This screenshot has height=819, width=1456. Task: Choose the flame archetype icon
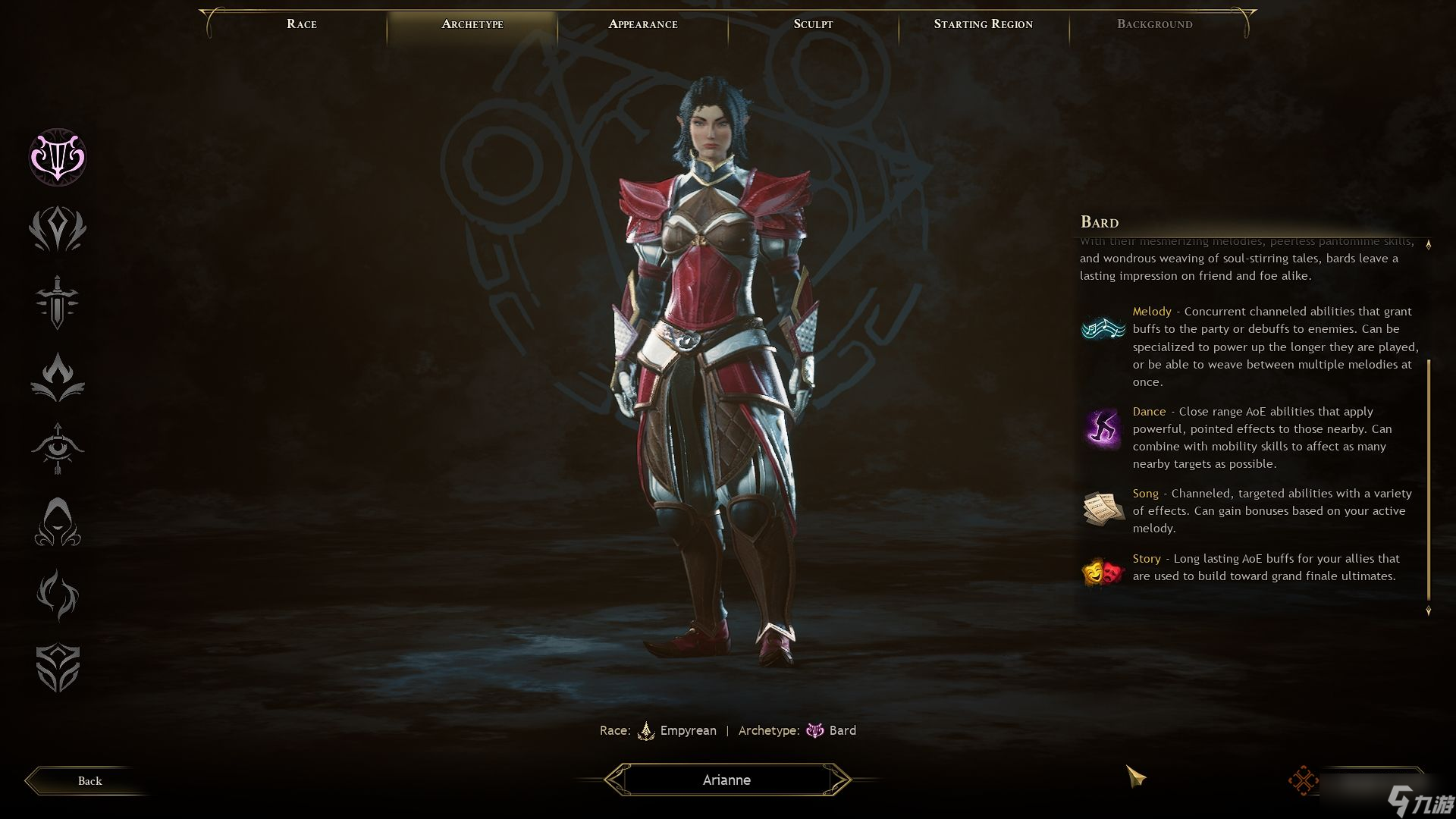coord(58,376)
